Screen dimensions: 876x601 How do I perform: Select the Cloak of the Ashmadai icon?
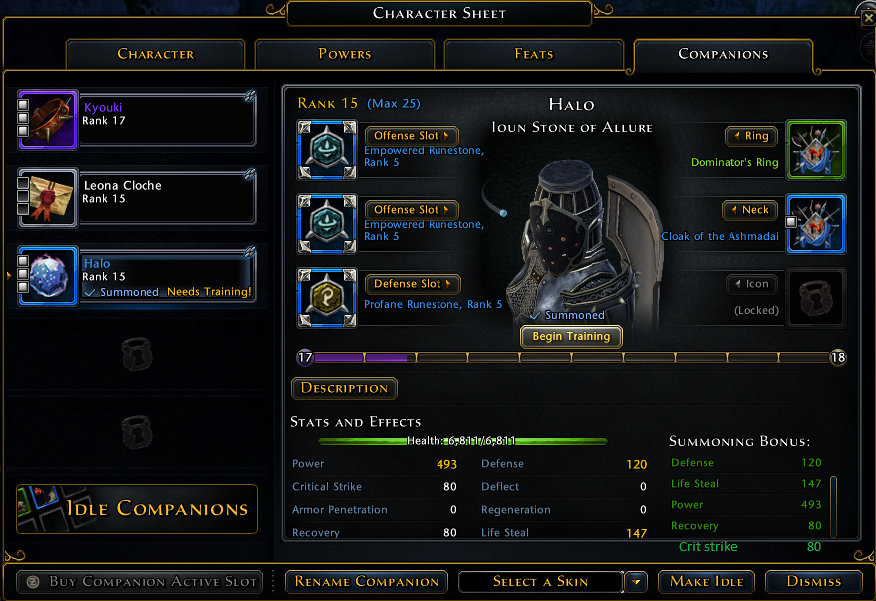(816, 223)
